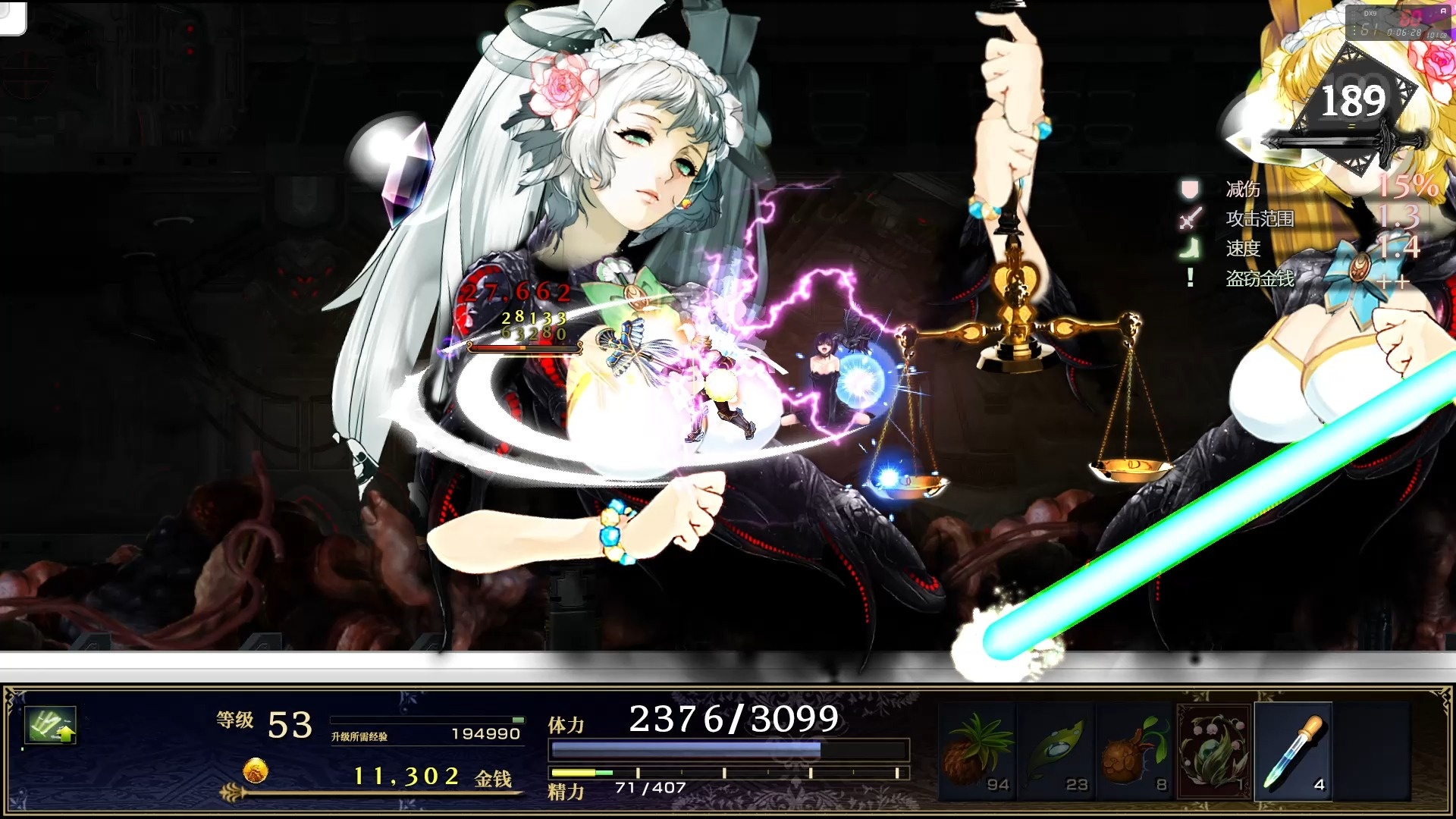Click the gold coin money icon

tap(256, 771)
